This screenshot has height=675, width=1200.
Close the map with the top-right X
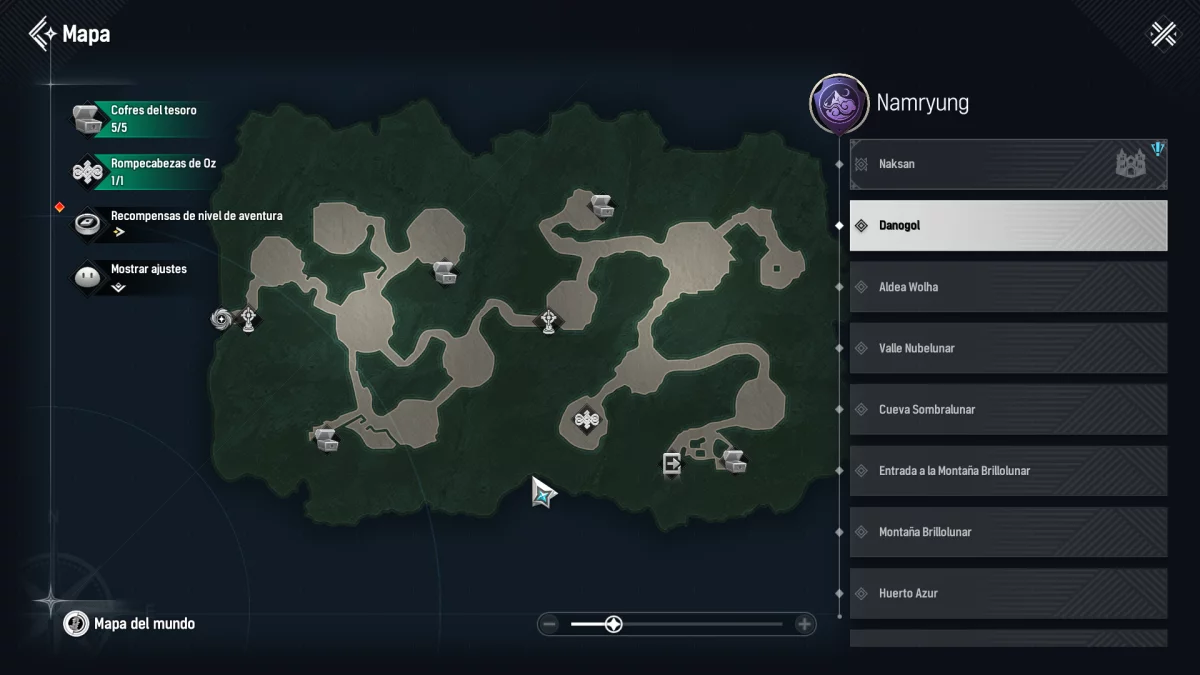[1163, 34]
